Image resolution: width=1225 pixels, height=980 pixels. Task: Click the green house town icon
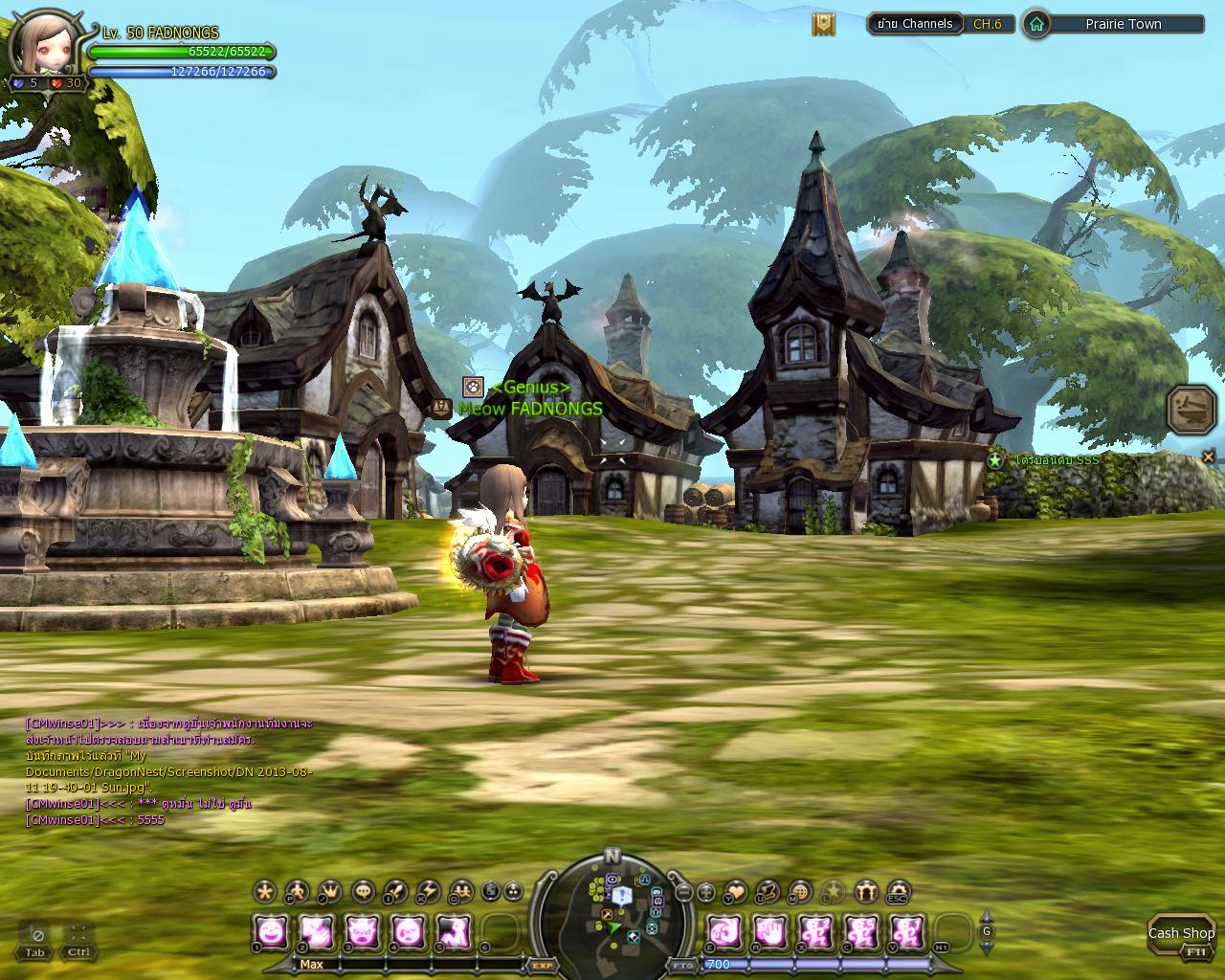point(1036,24)
